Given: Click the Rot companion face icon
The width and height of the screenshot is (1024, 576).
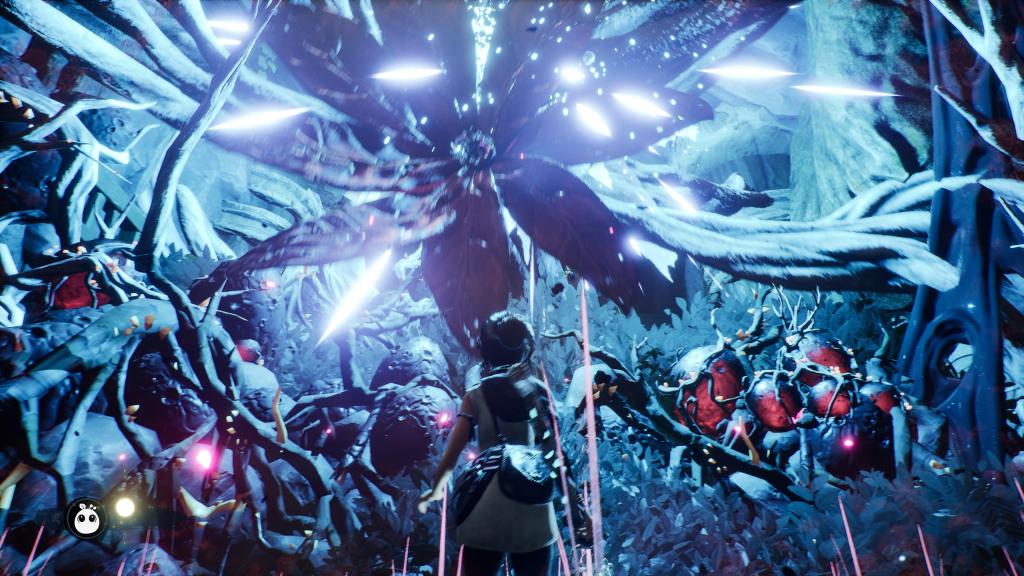Looking at the screenshot, I should 86,518.
